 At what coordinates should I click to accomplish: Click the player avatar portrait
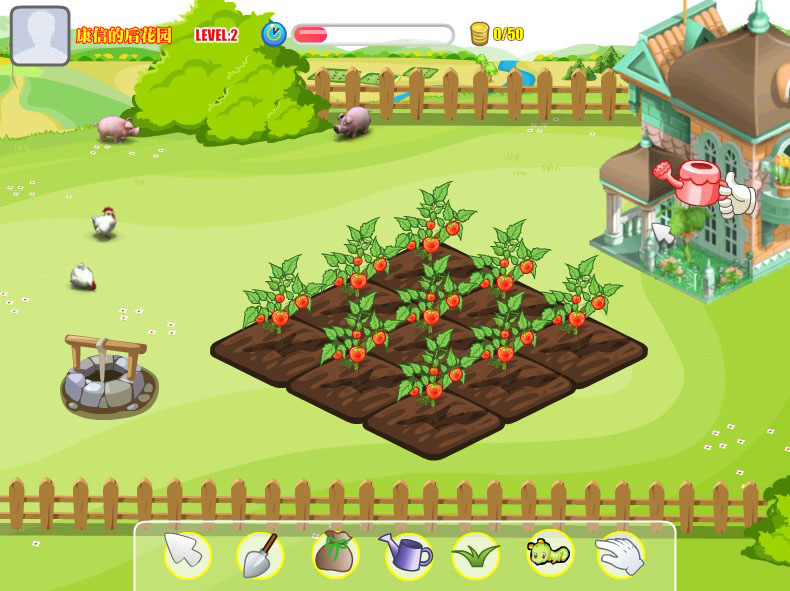tap(40, 36)
